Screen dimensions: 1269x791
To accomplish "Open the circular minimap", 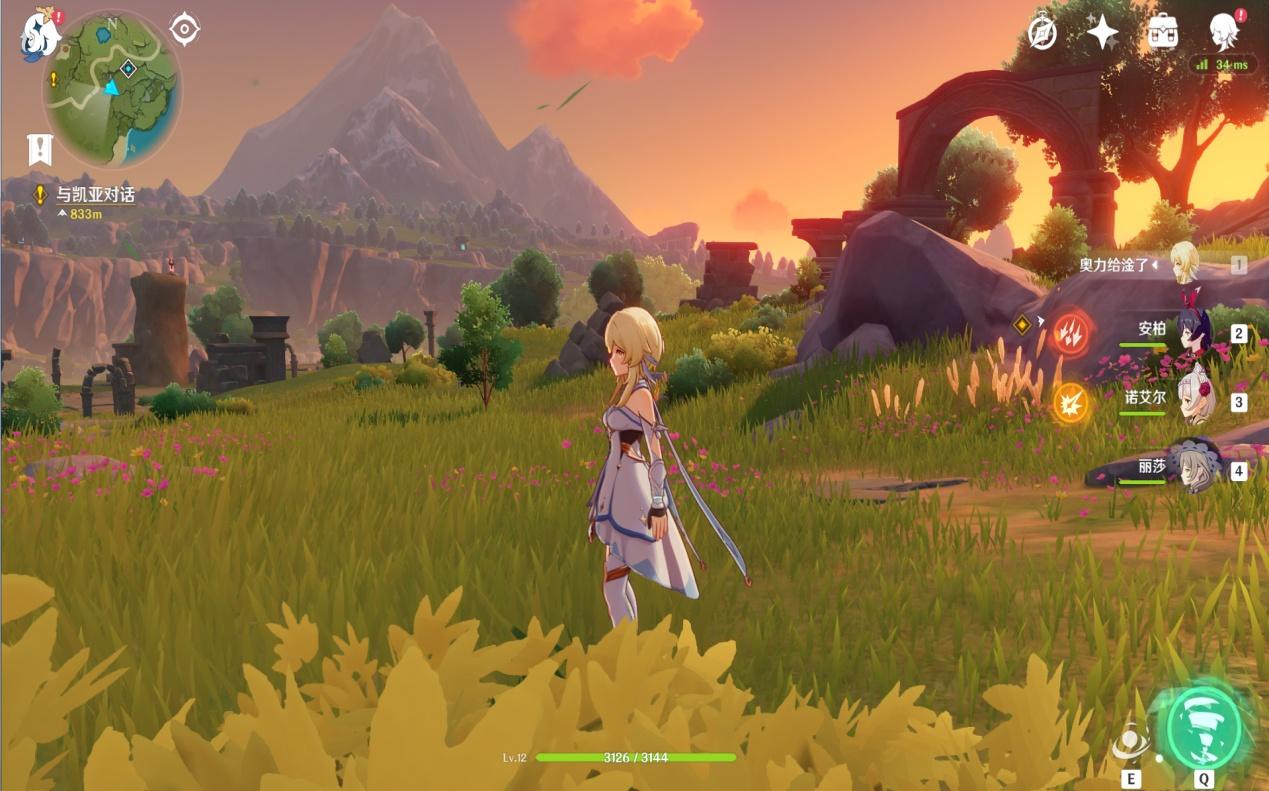I will (112, 88).
